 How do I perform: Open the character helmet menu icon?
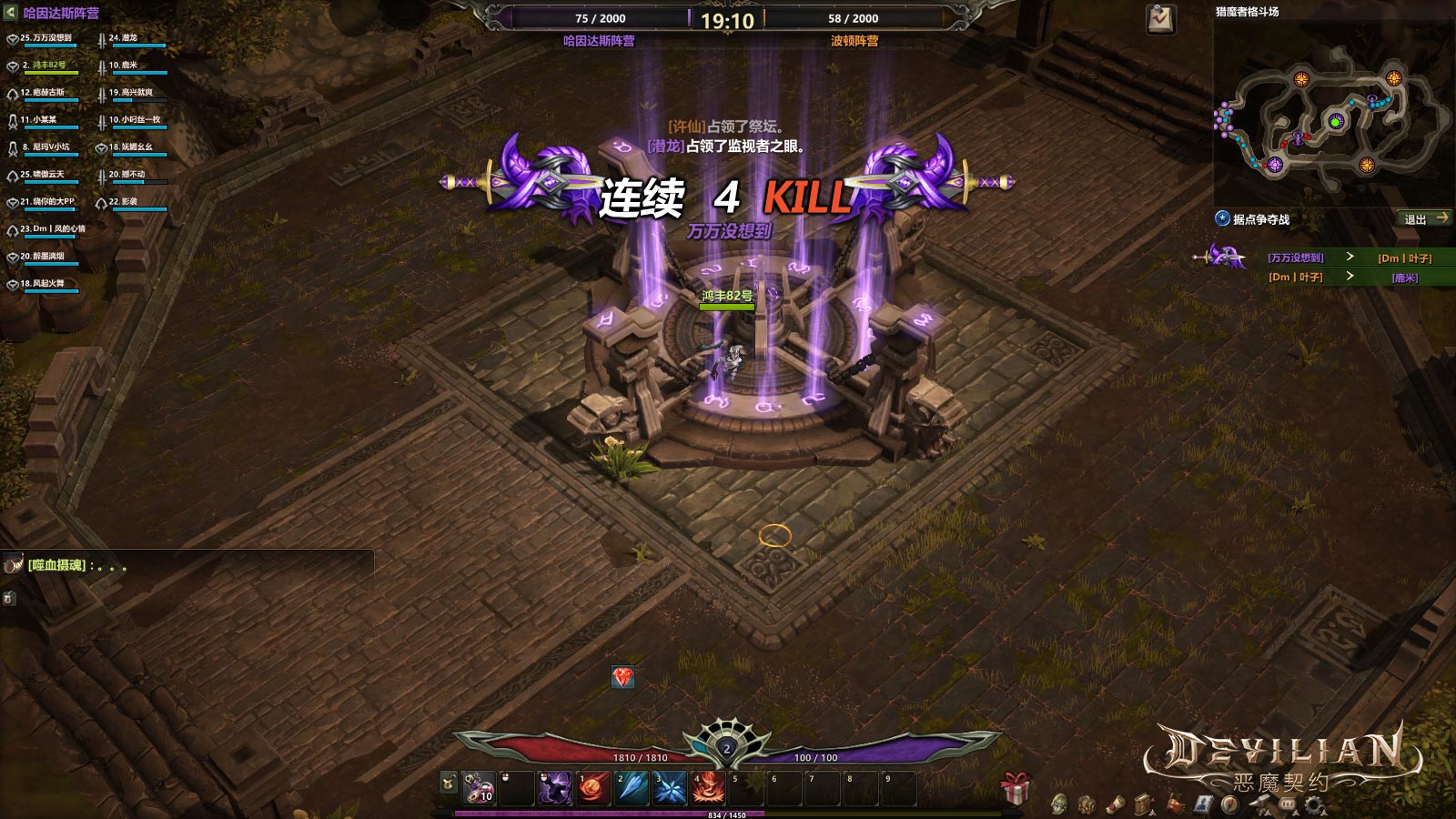1059,804
